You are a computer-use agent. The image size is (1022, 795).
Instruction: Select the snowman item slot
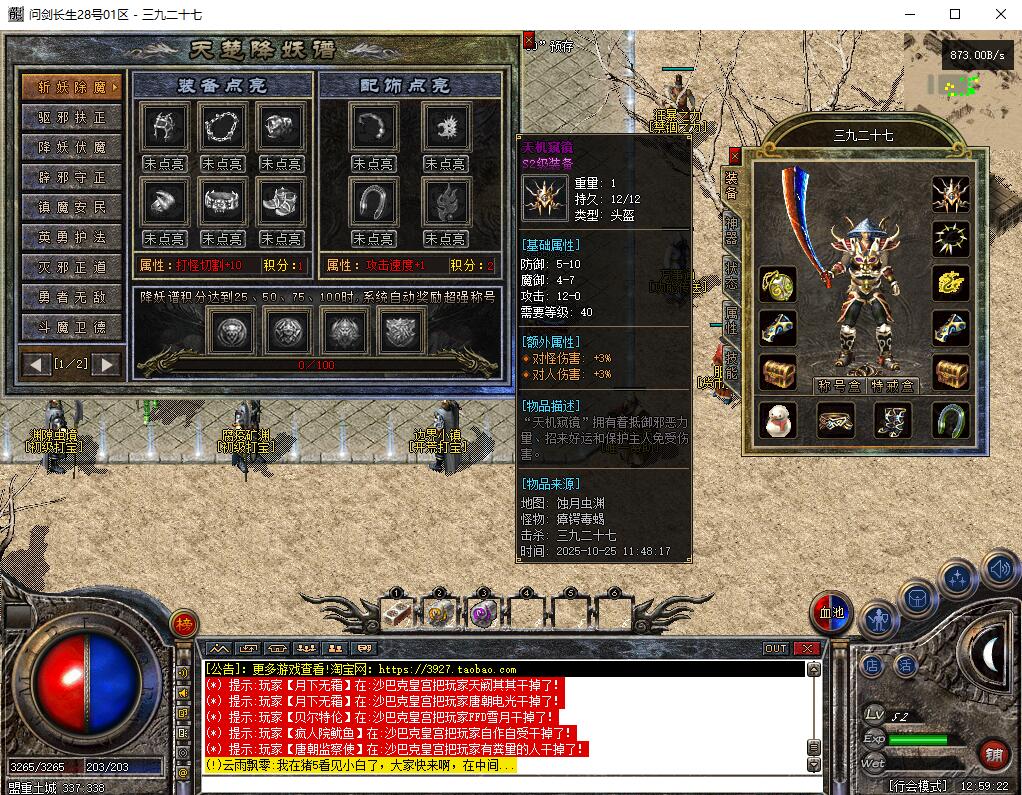(778, 421)
